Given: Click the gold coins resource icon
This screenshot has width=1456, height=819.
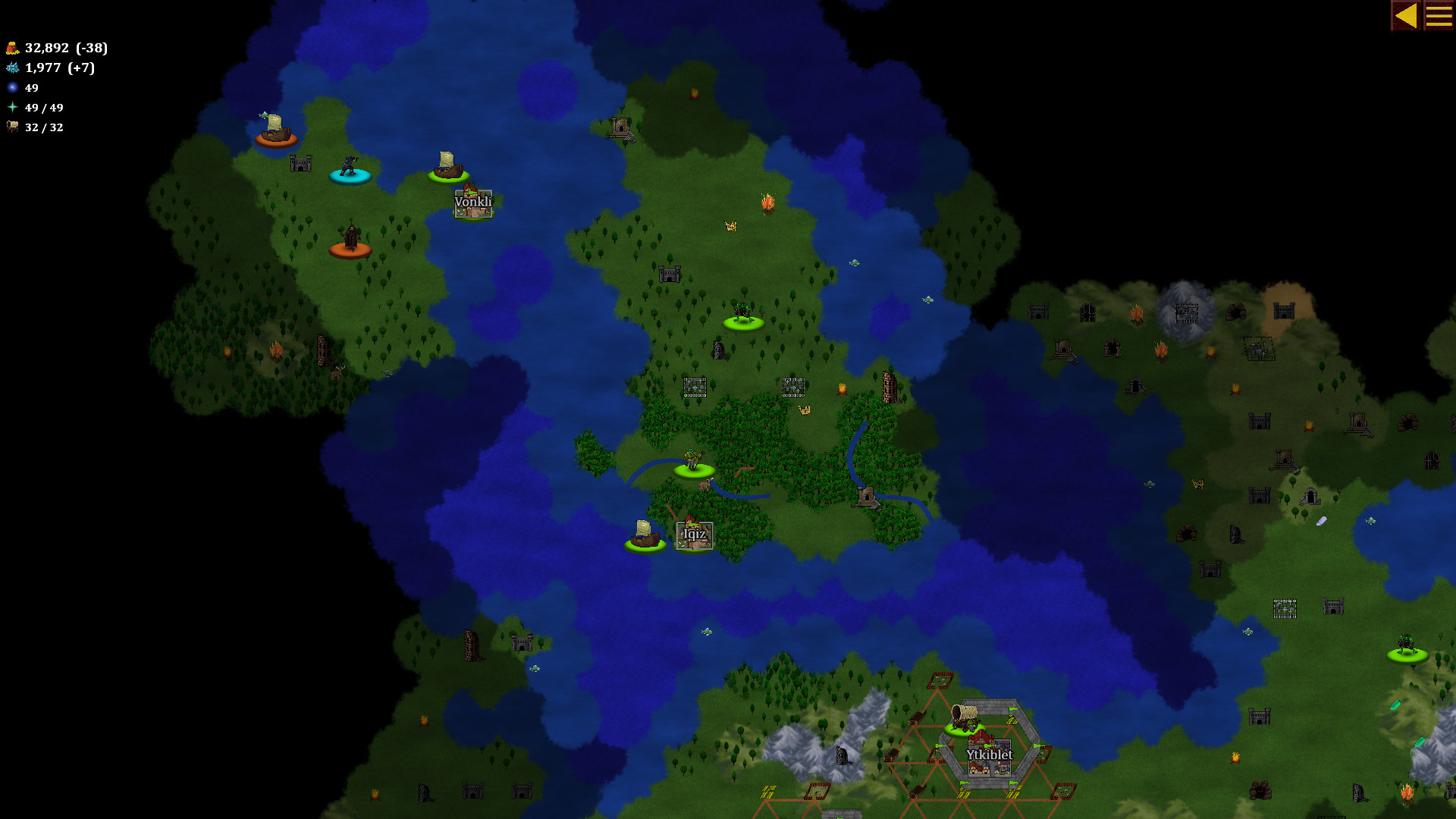Looking at the screenshot, I should 11,48.
